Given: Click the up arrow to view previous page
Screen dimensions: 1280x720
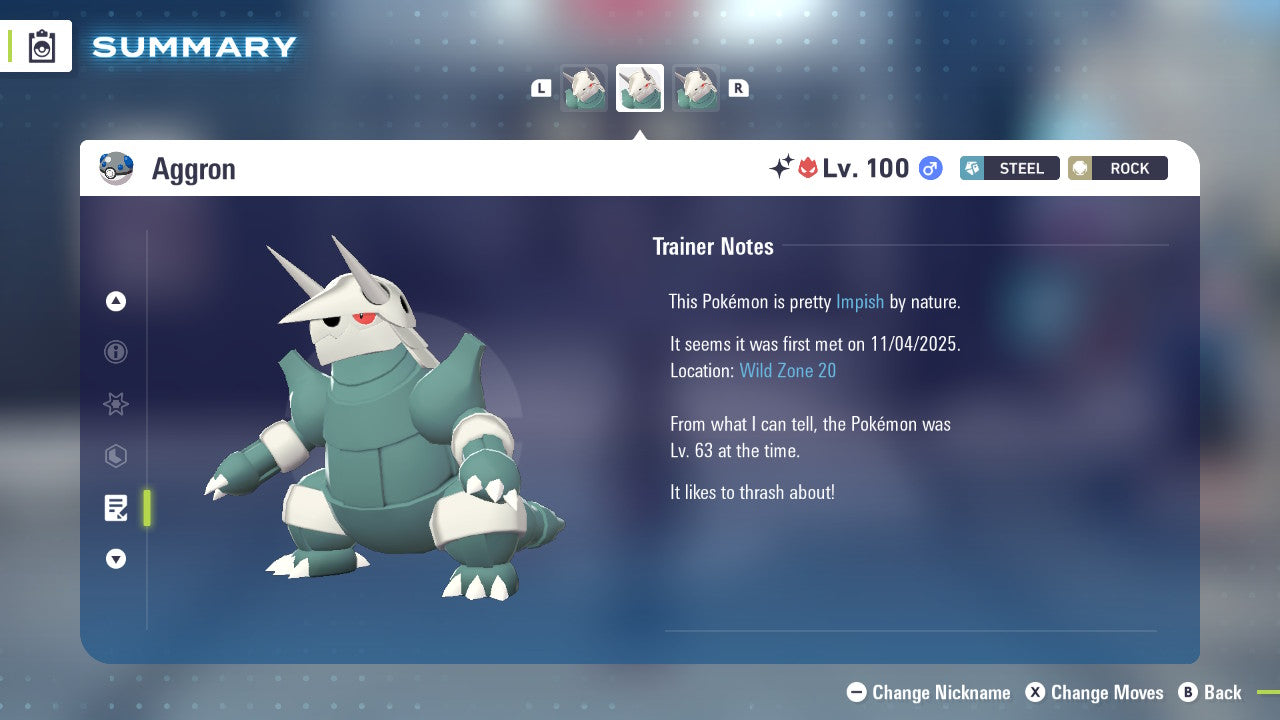Looking at the screenshot, I should [116, 301].
